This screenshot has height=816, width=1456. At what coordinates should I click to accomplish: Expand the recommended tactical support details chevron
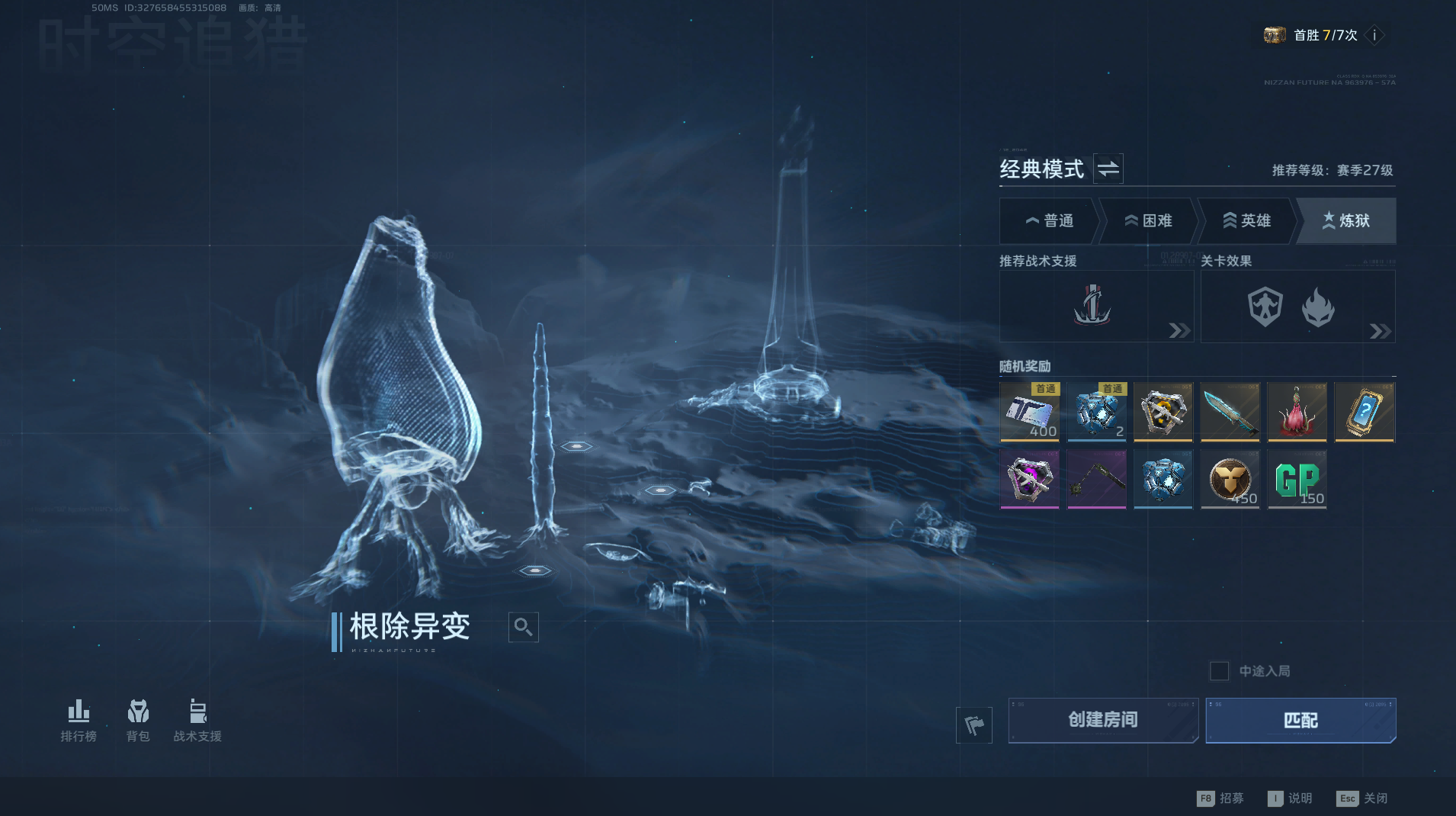(1181, 331)
